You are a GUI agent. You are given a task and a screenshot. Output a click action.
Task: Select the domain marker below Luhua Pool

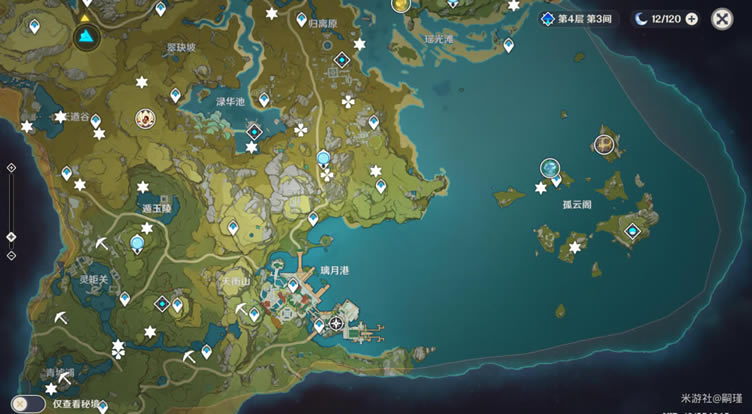(x=254, y=131)
